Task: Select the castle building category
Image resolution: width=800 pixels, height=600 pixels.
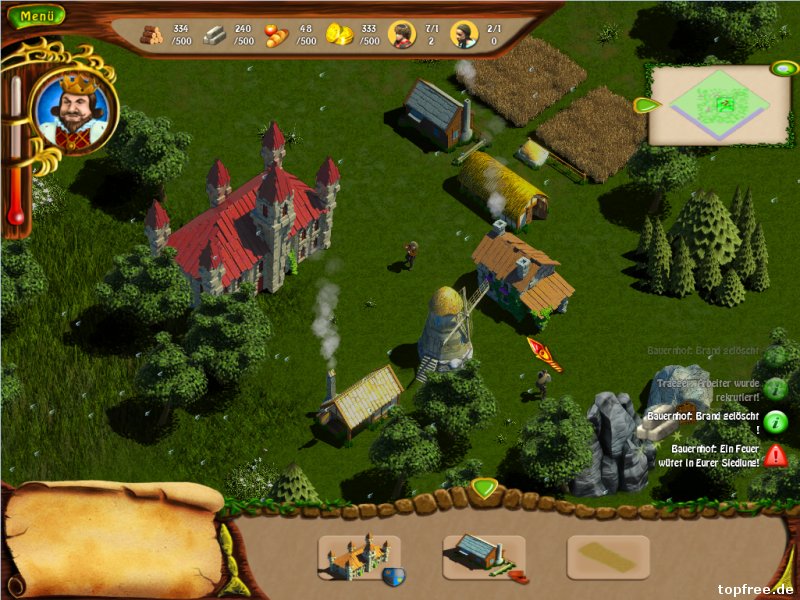Action: click(359, 557)
